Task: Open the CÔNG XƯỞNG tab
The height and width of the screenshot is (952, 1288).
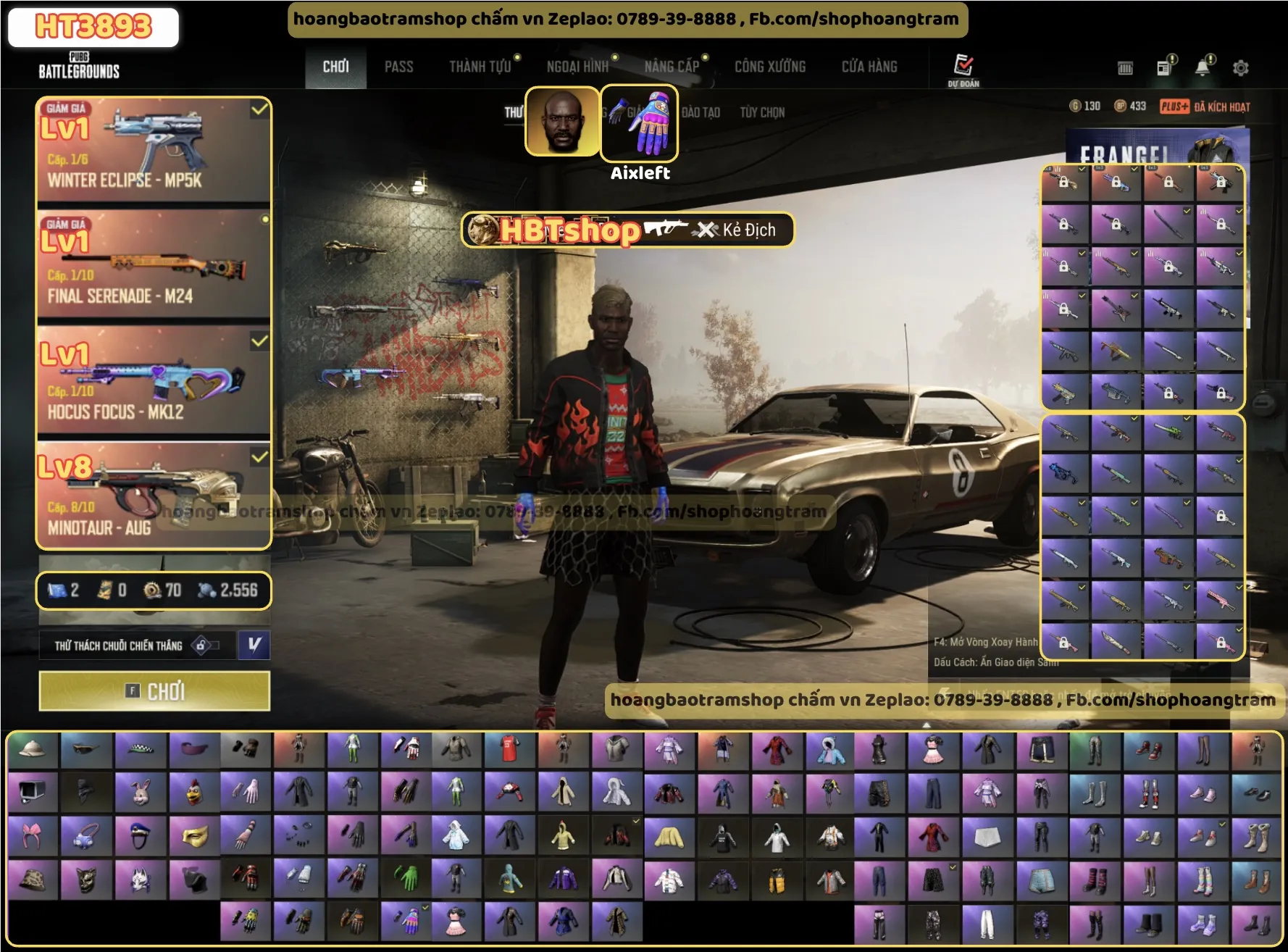Action: point(770,67)
